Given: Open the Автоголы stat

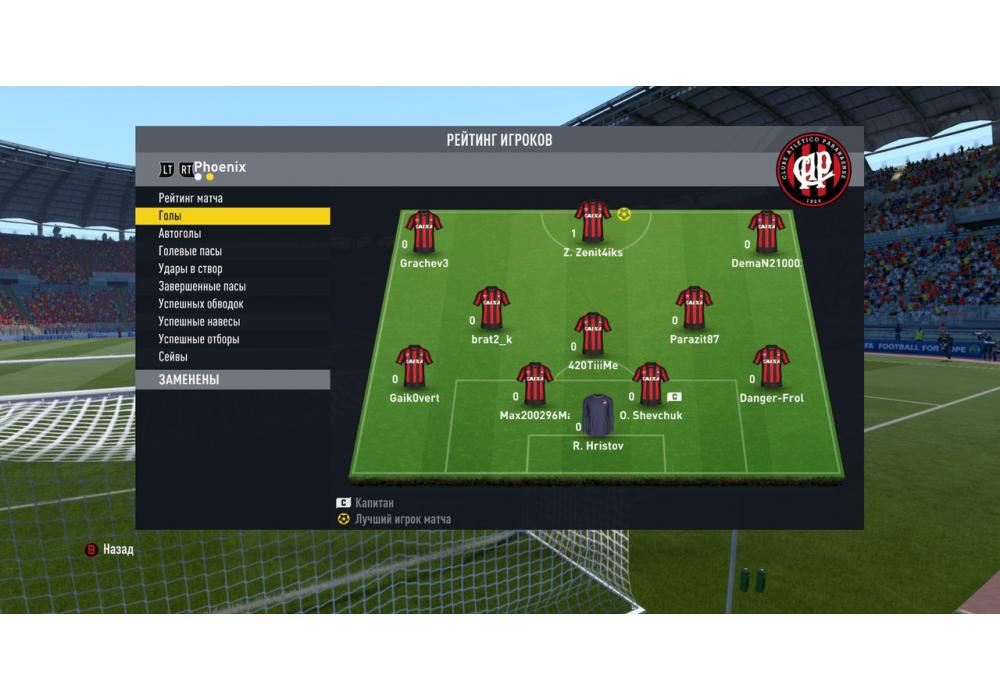Looking at the screenshot, I should point(180,234).
